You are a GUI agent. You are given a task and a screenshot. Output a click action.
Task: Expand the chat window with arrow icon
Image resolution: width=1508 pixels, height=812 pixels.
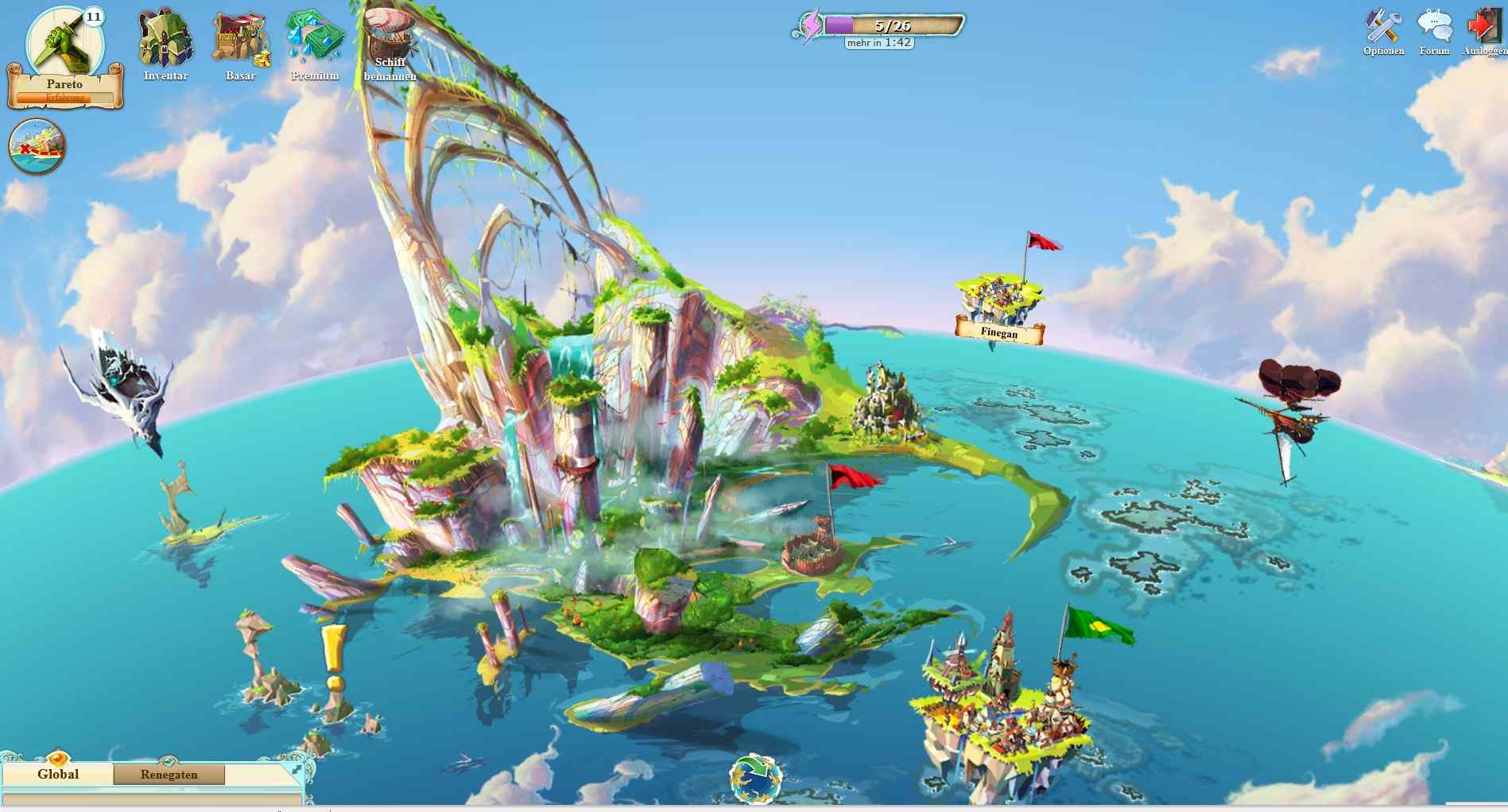click(297, 769)
